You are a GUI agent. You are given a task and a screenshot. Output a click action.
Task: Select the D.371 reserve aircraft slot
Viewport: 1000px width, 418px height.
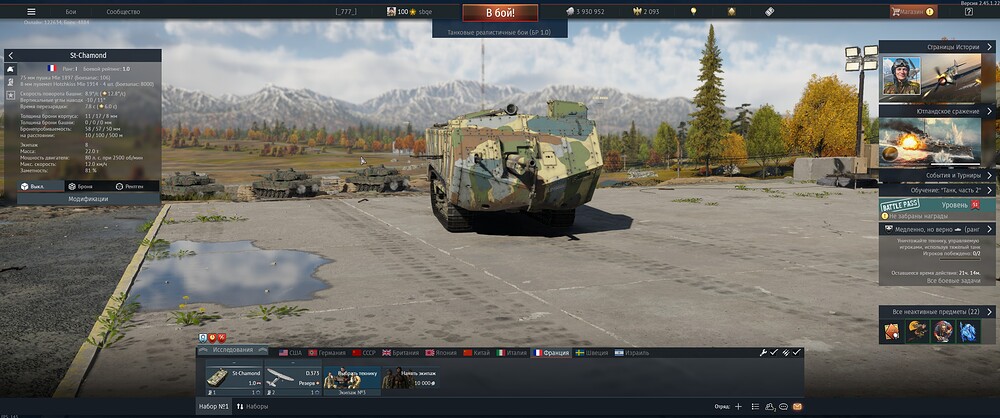point(293,378)
